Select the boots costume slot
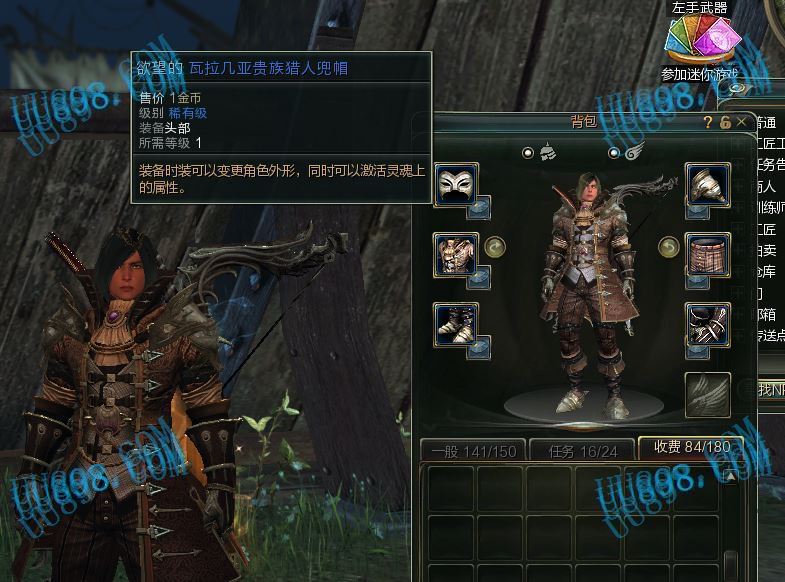Screen dimensions: 785x582 click(x=454, y=324)
